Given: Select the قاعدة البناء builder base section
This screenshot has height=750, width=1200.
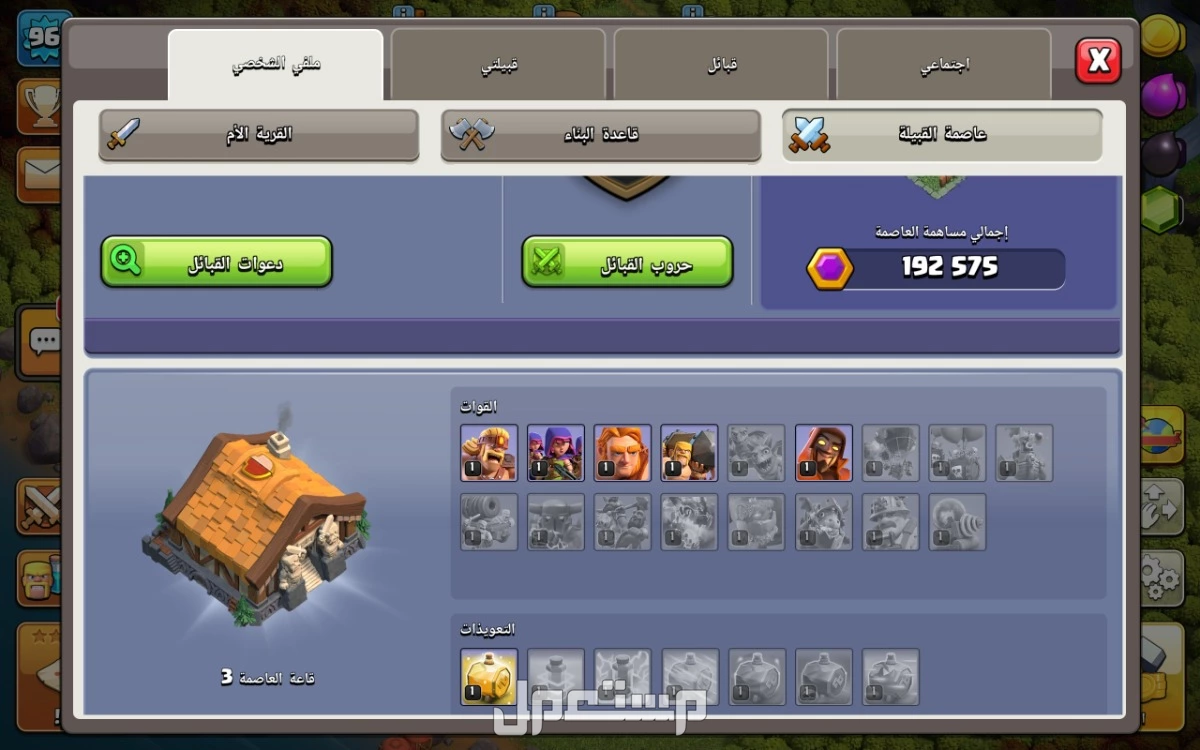Looking at the screenshot, I should 601,134.
